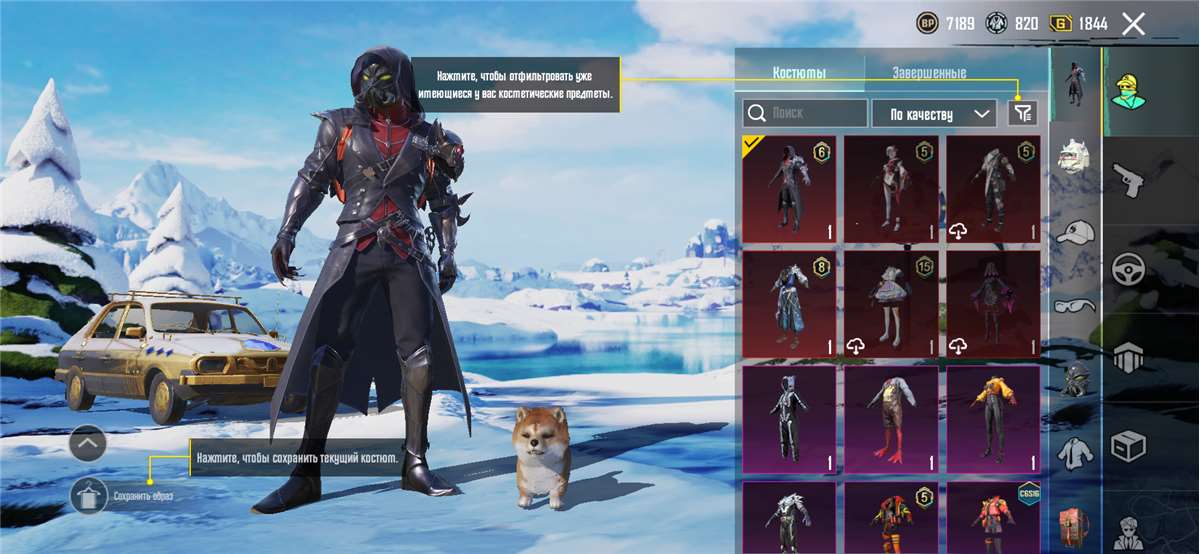Open the По качеству sort dropdown
The width and height of the screenshot is (1200, 554).
933,113
